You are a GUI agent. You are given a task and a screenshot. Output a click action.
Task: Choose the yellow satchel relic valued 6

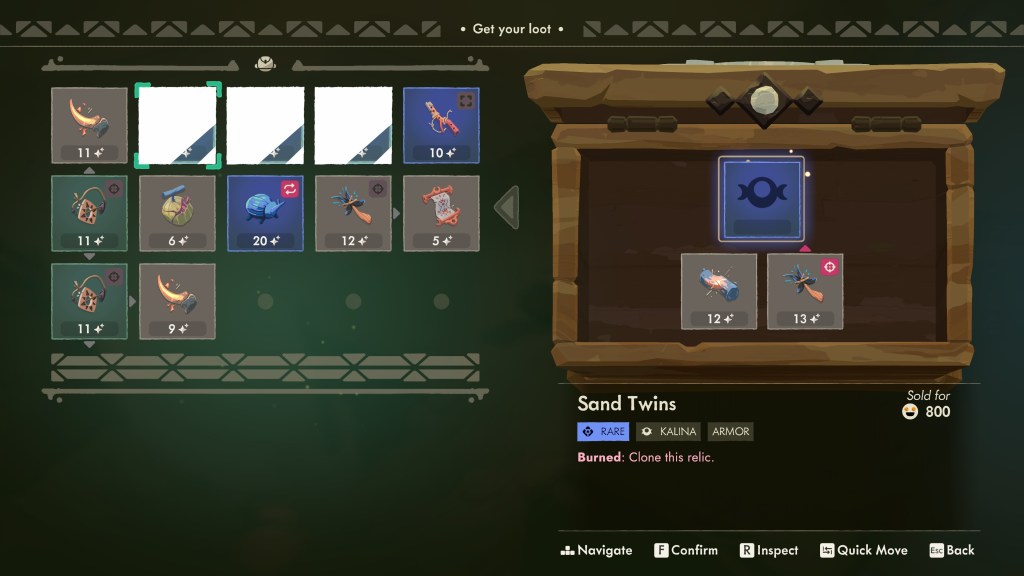click(x=177, y=213)
